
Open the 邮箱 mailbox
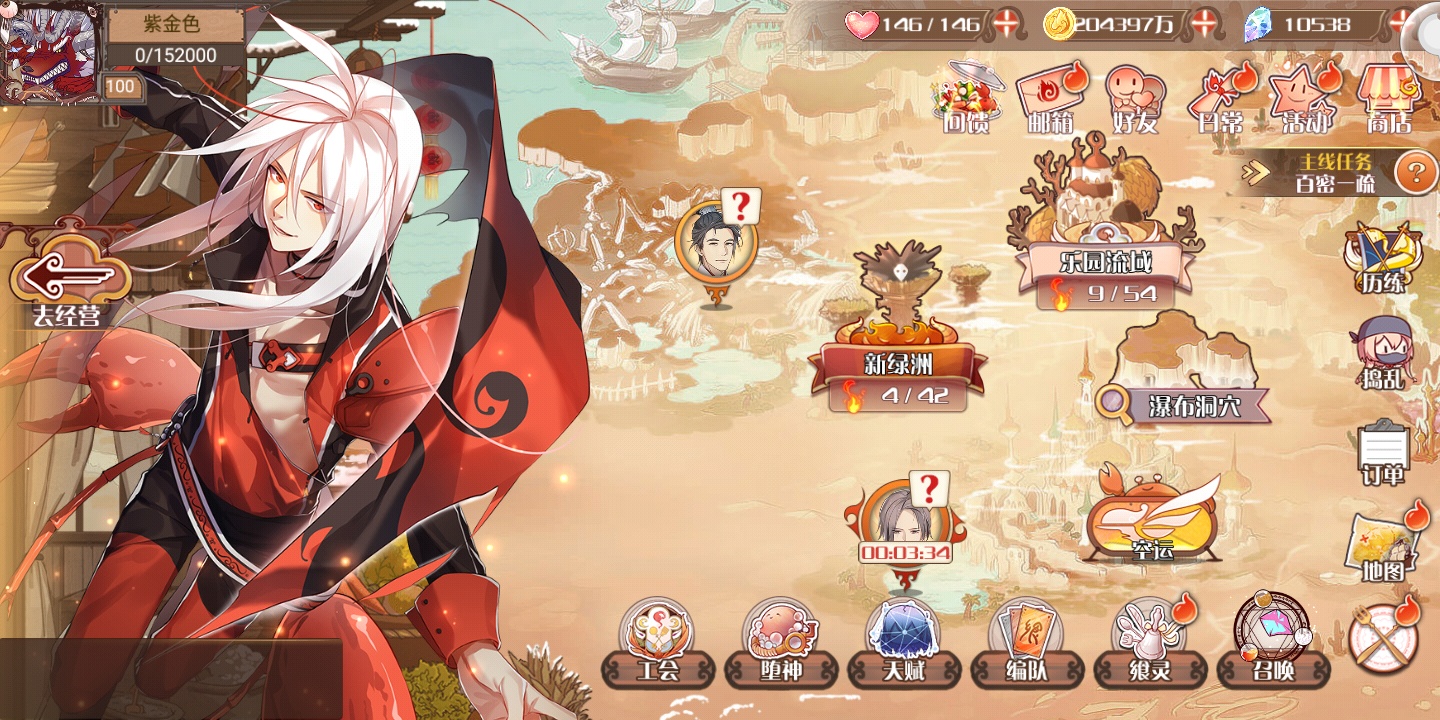click(1050, 98)
